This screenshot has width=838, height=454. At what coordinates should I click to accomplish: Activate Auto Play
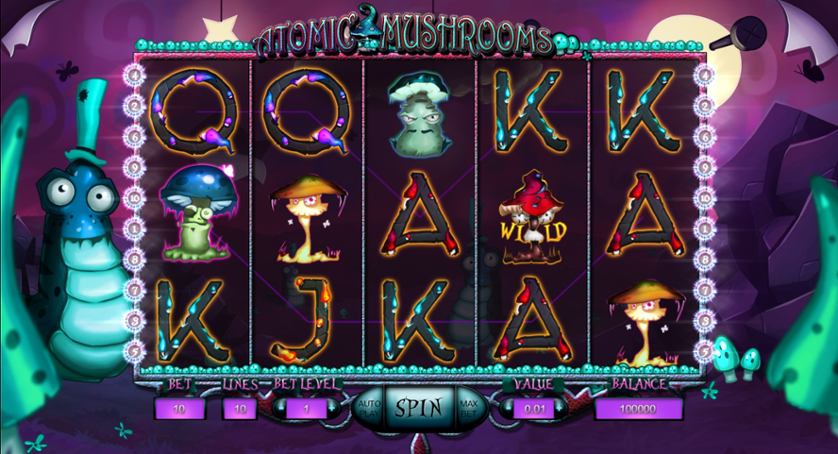pyautogui.click(x=366, y=407)
